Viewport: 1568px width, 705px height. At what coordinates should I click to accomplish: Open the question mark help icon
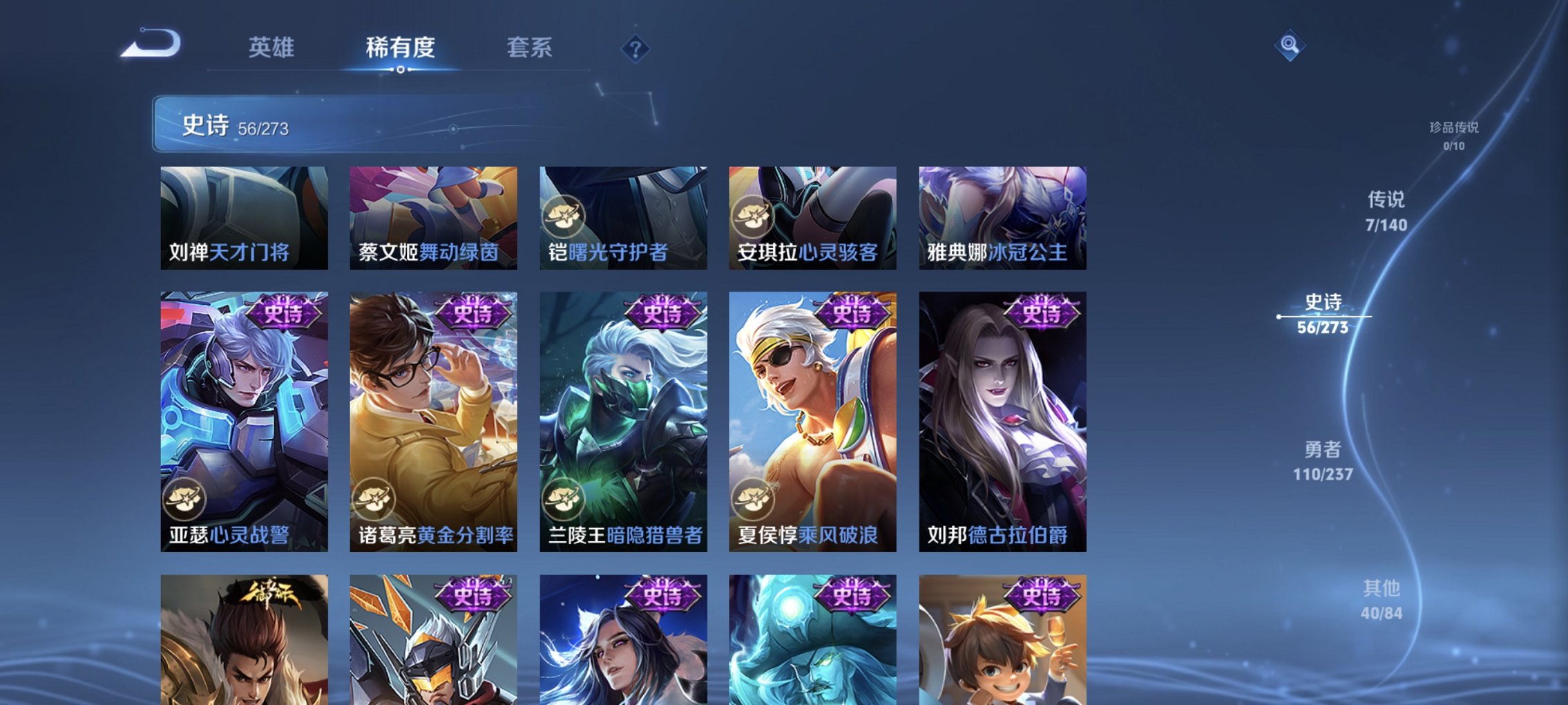[x=635, y=49]
